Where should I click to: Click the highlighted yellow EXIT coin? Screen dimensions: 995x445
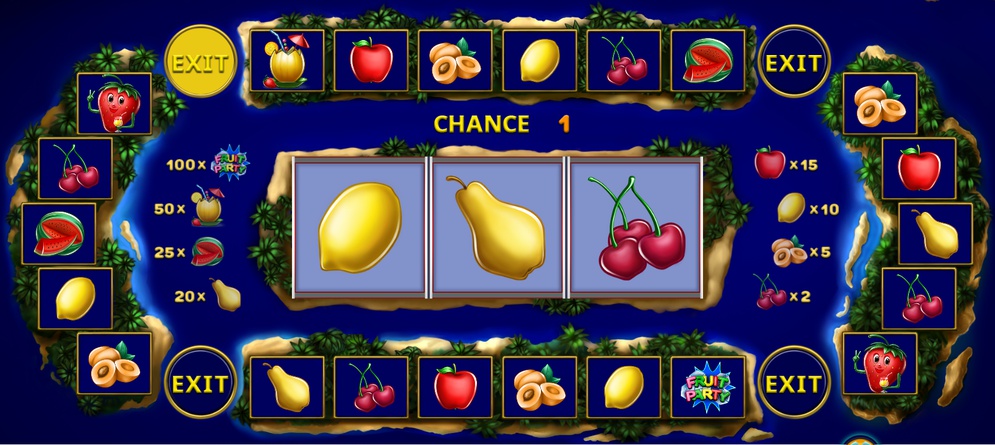[x=200, y=63]
